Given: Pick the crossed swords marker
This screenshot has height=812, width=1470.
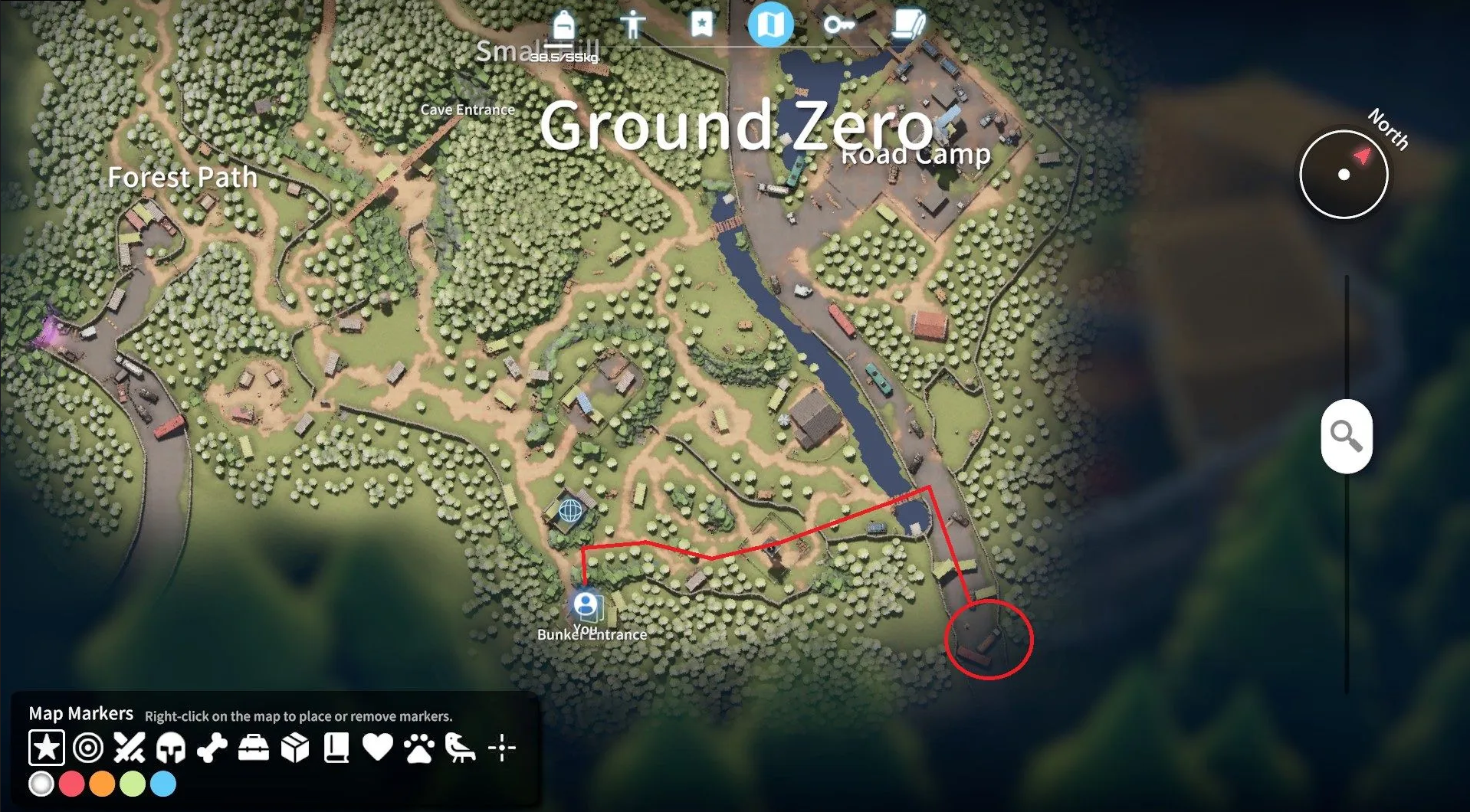Looking at the screenshot, I should (x=130, y=748).
